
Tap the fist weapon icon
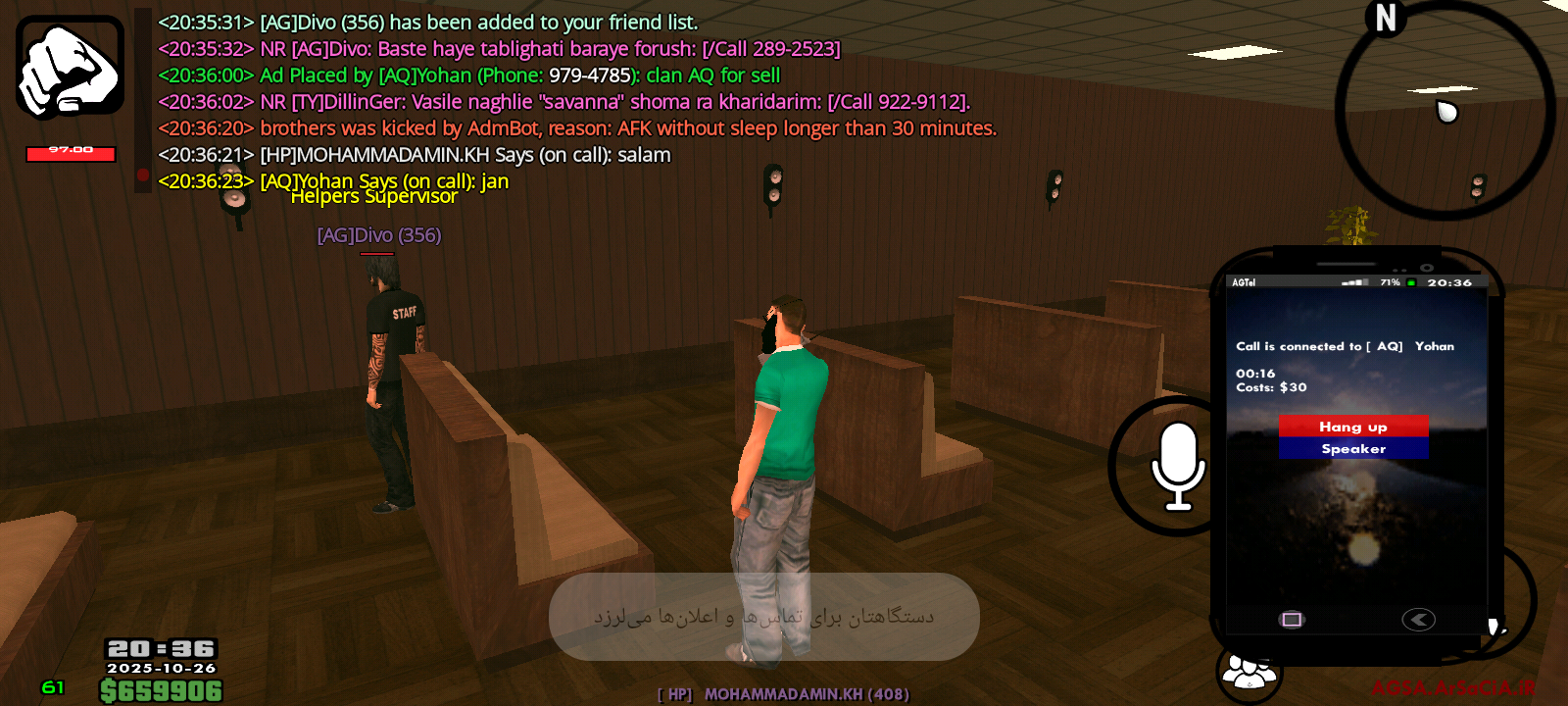coord(70,69)
